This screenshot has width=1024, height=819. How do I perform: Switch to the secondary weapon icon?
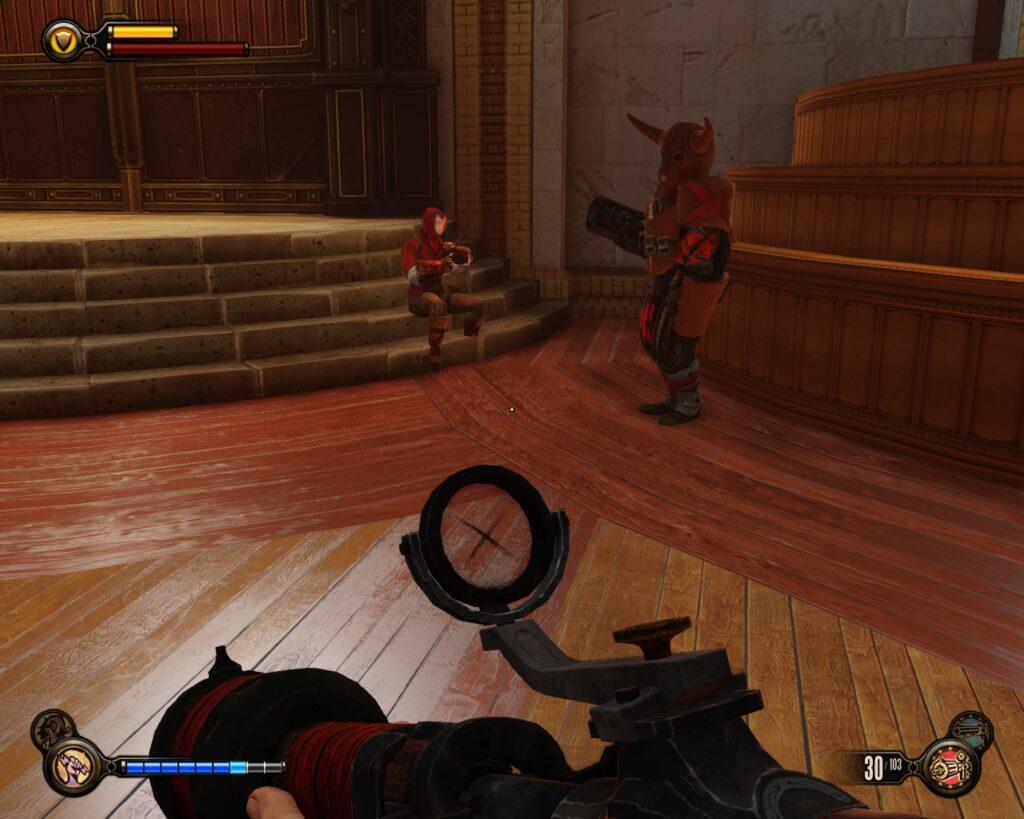coord(970,732)
